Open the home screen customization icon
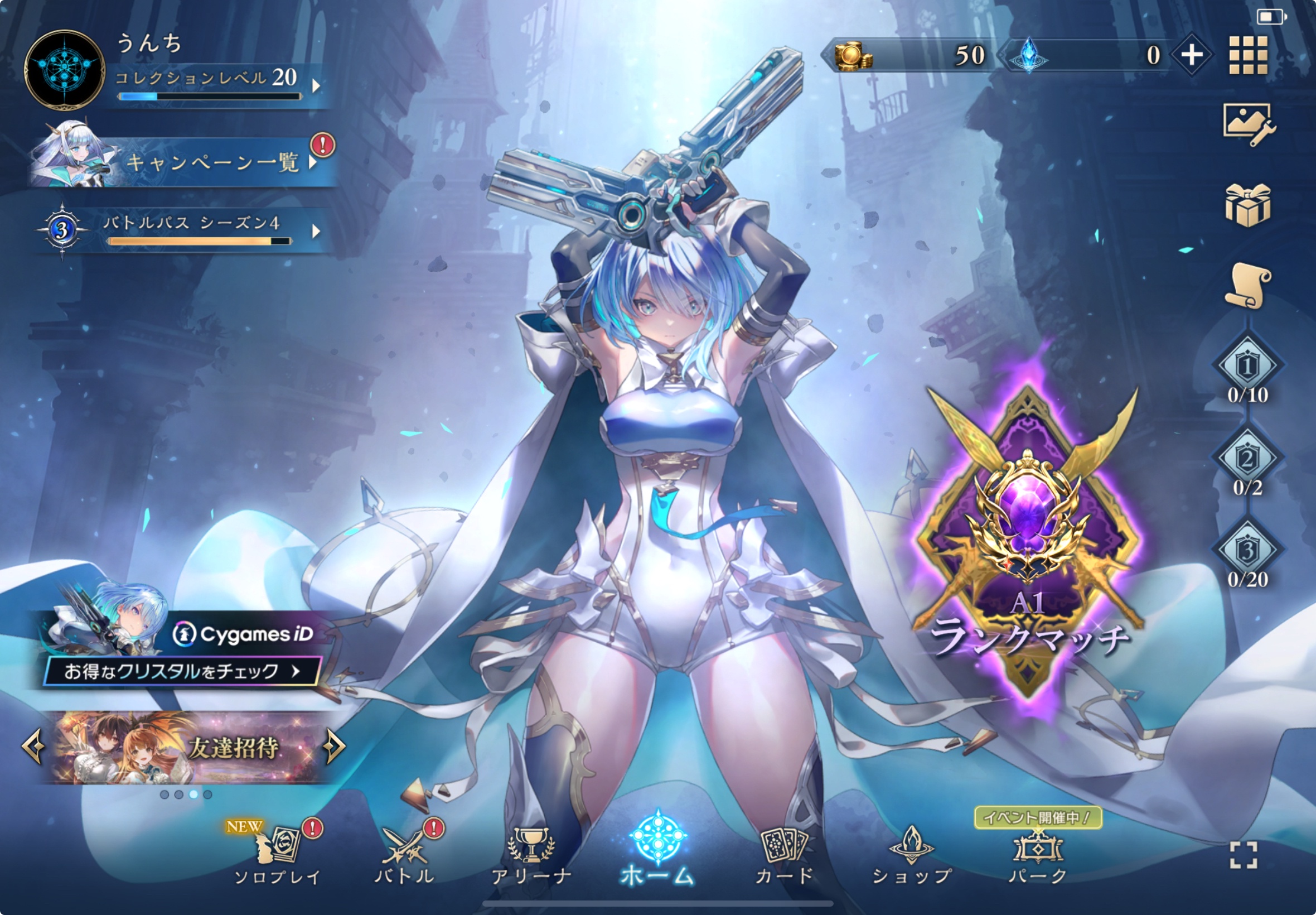1316x915 pixels. (1248, 123)
